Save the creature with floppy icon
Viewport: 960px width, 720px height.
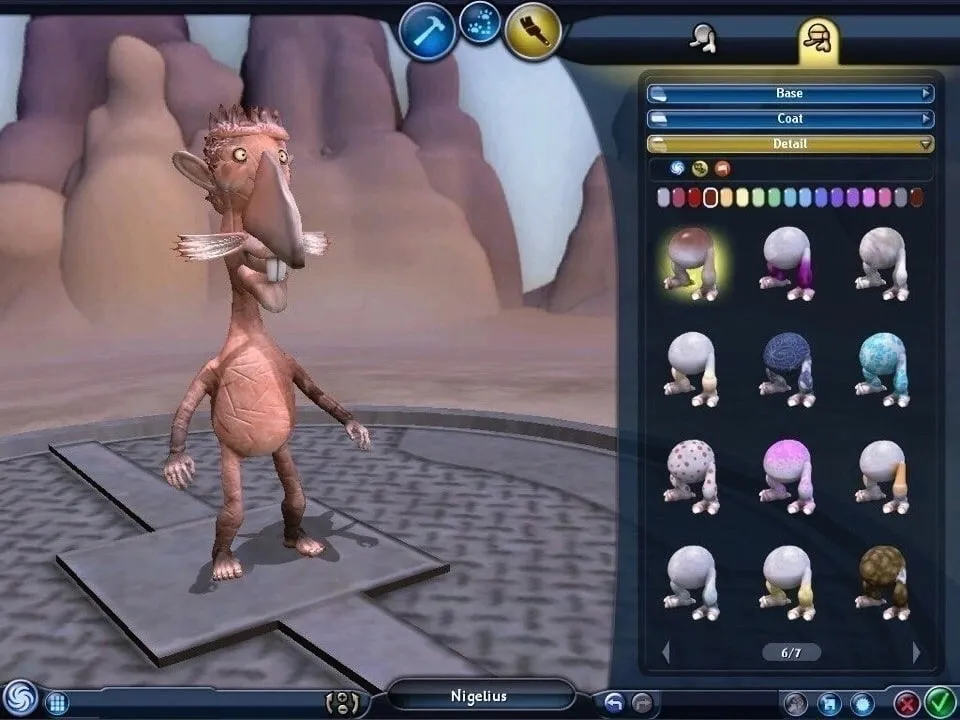tap(829, 704)
